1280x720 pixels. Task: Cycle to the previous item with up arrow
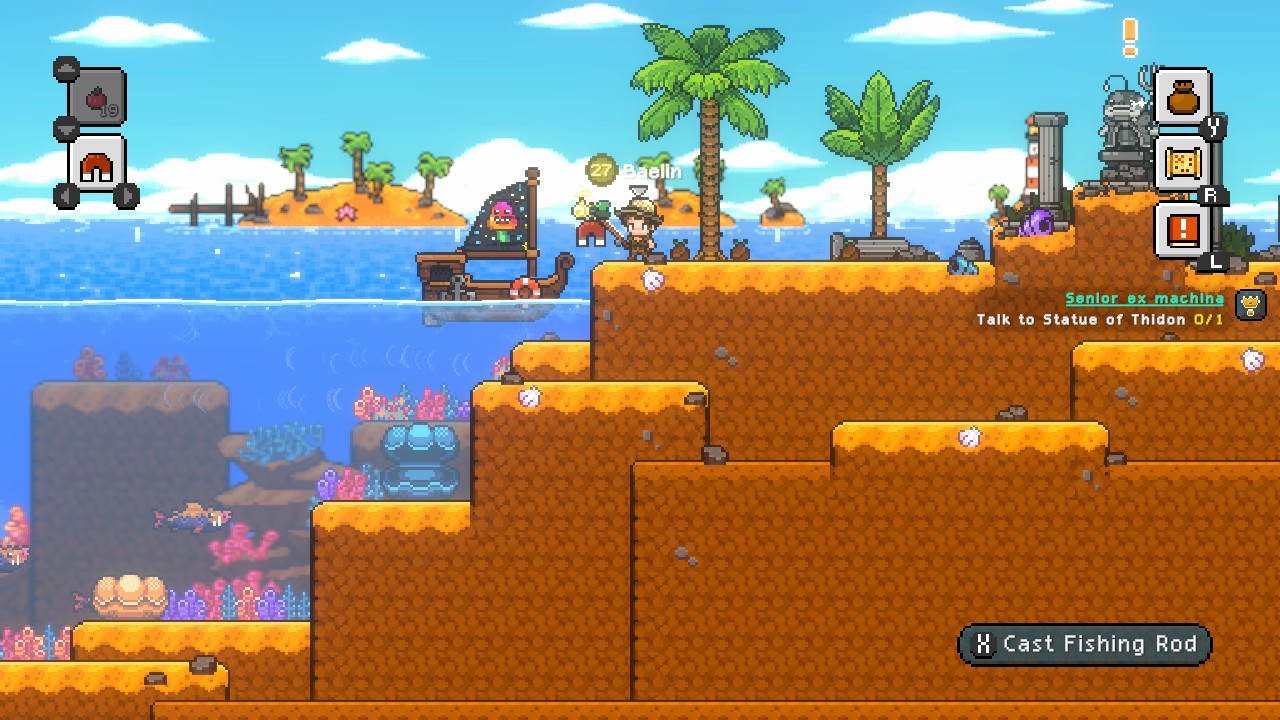coord(67,69)
